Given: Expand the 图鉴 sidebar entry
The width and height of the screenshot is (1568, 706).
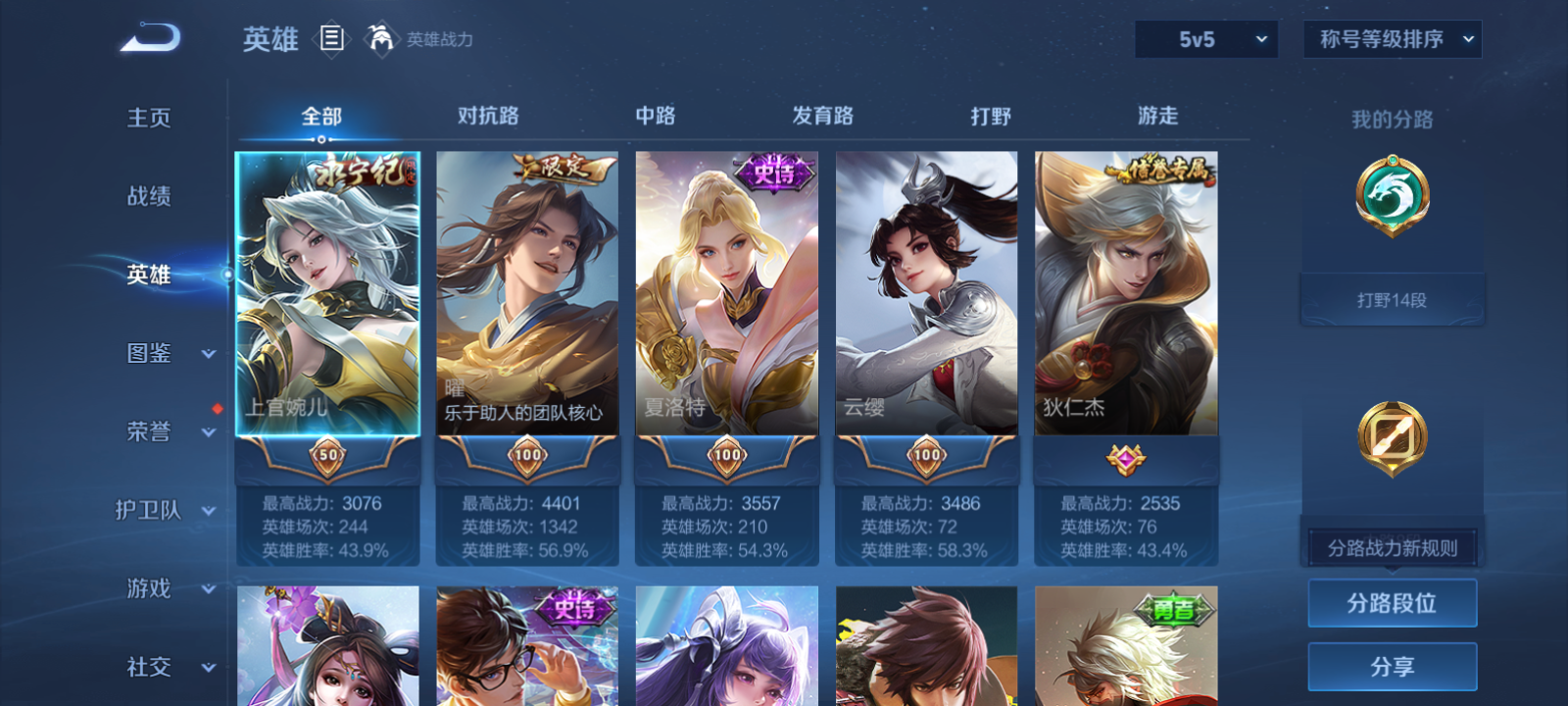Looking at the screenshot, I should click(x=155, y=354).
